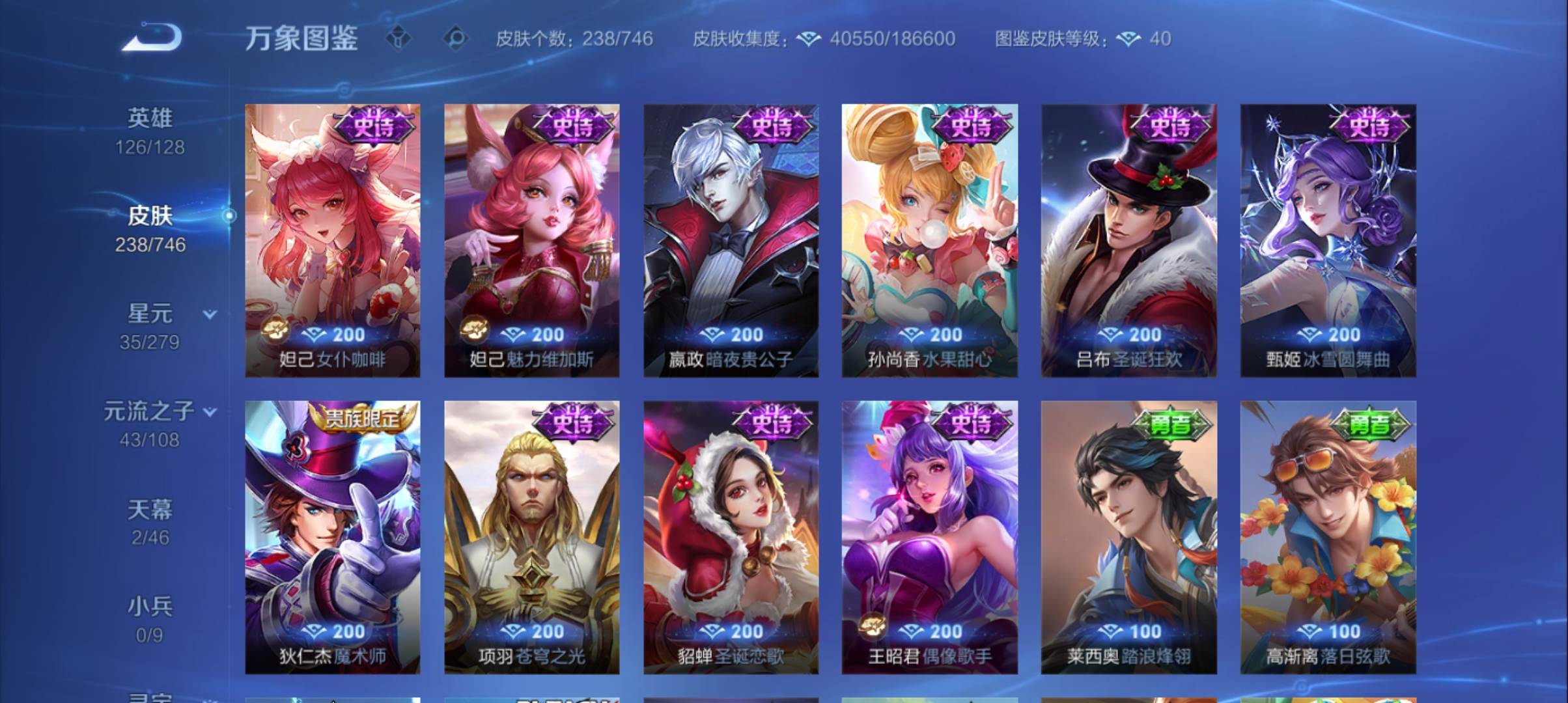Screen dimensions: 1568x703
Task: Switch to the 英雄 sidebar tab
Action: 149,117
